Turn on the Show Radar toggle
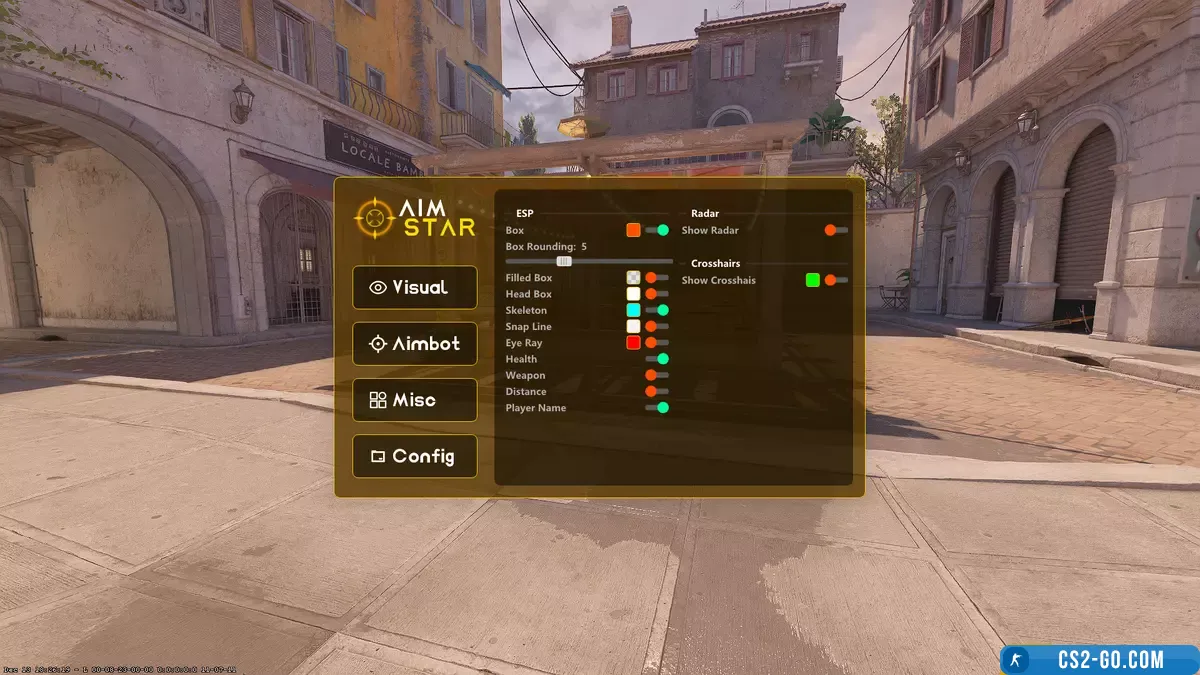 pos(836,230)
